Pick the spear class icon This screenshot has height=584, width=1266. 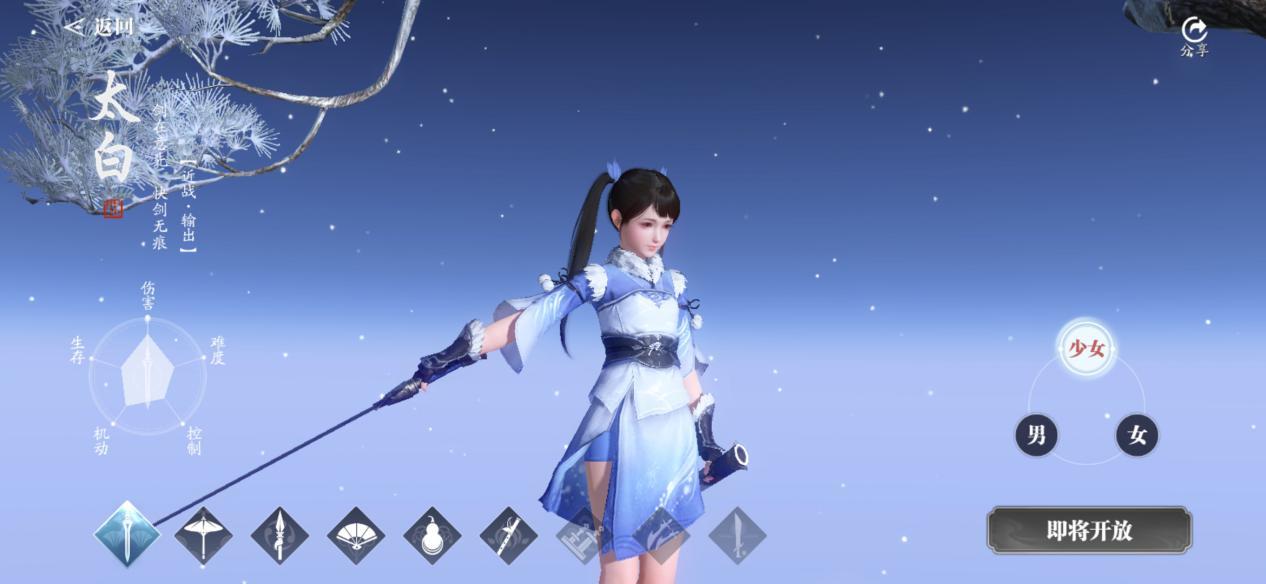280,536
